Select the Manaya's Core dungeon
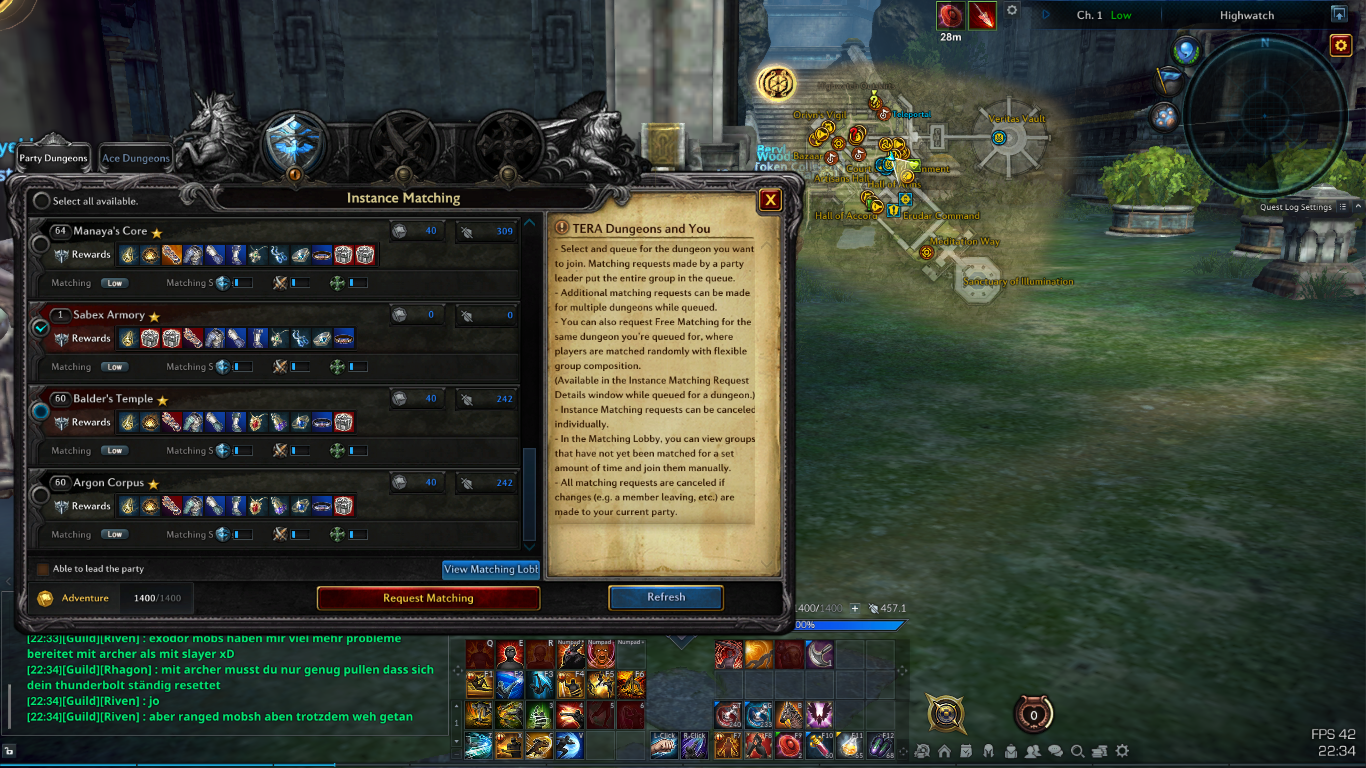Screen dimensions: 1366x768 [x=41, y=243]
